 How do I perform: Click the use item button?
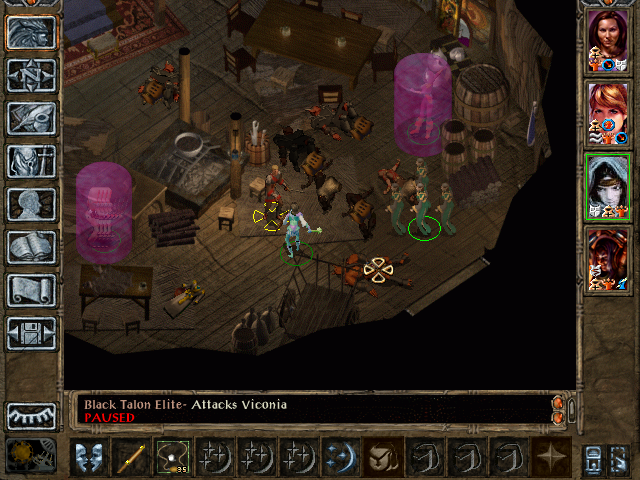pyautogui.click(x=382, y=457)
